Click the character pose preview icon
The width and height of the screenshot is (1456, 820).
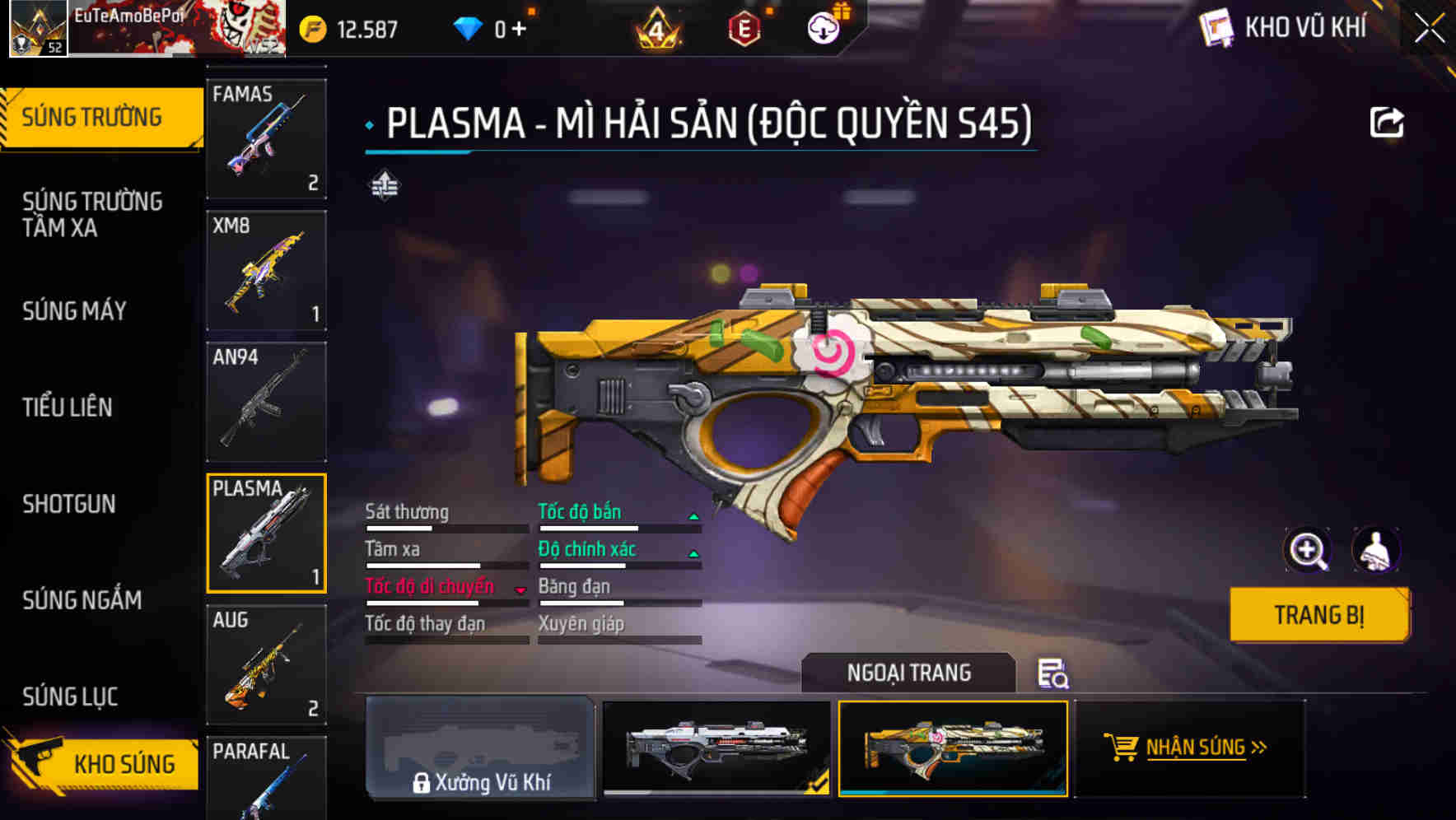click(1376, 550)
